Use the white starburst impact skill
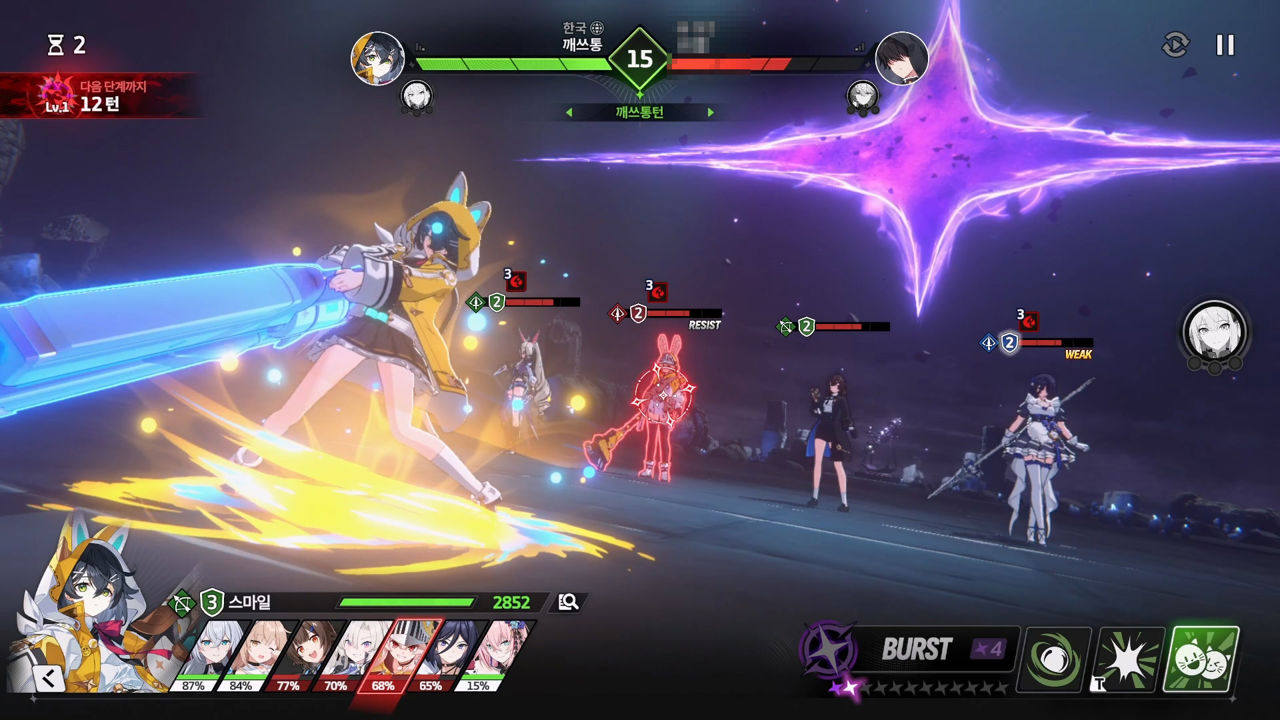The width and height of the screenshot is (1280, 720). [1130, 659]
